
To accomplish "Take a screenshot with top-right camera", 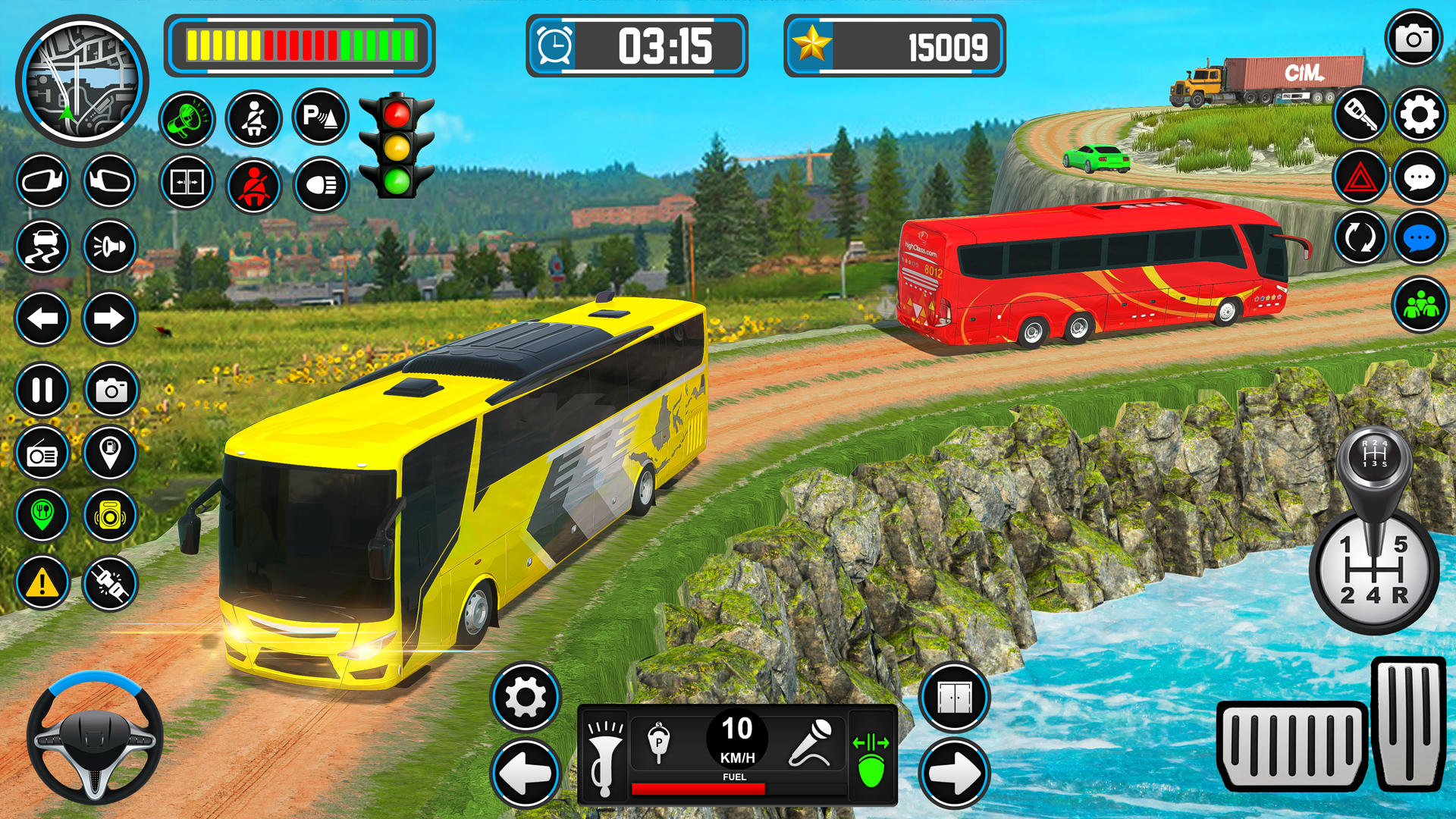I will 1414,39.
